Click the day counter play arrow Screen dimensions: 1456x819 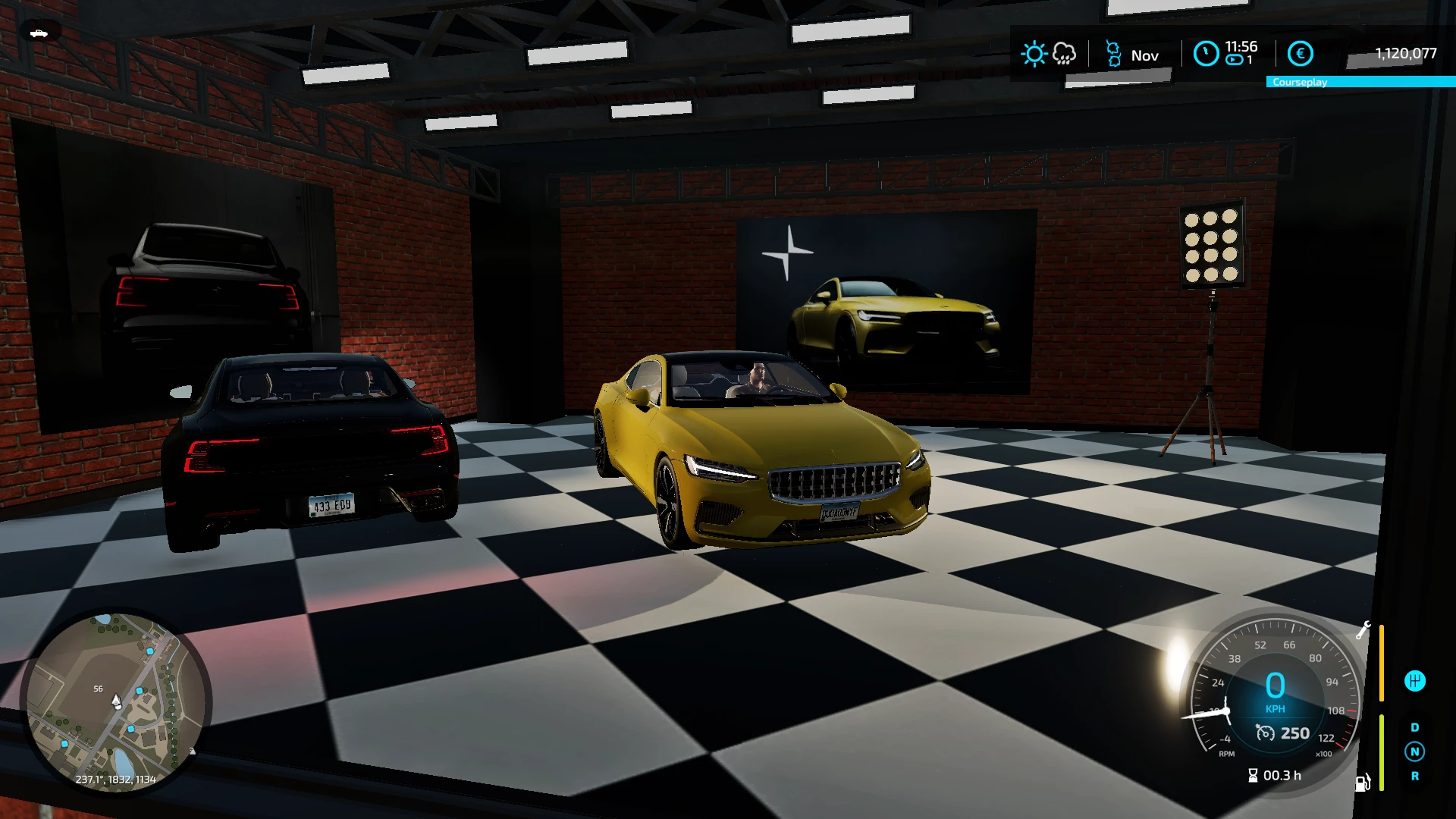click(x=1234, y=59)
